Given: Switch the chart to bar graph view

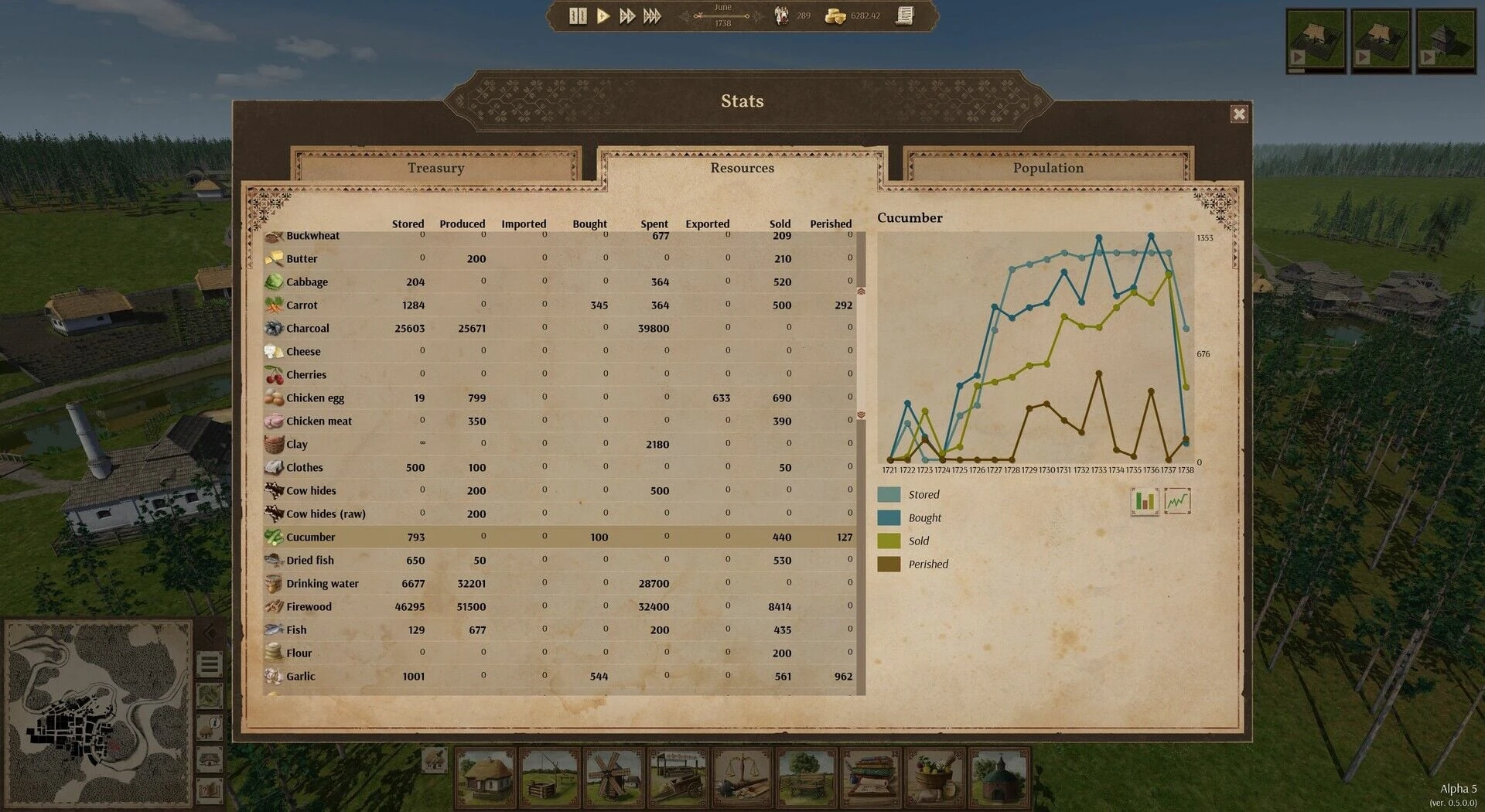Looking at the screenshot, I should point(1144,501).
